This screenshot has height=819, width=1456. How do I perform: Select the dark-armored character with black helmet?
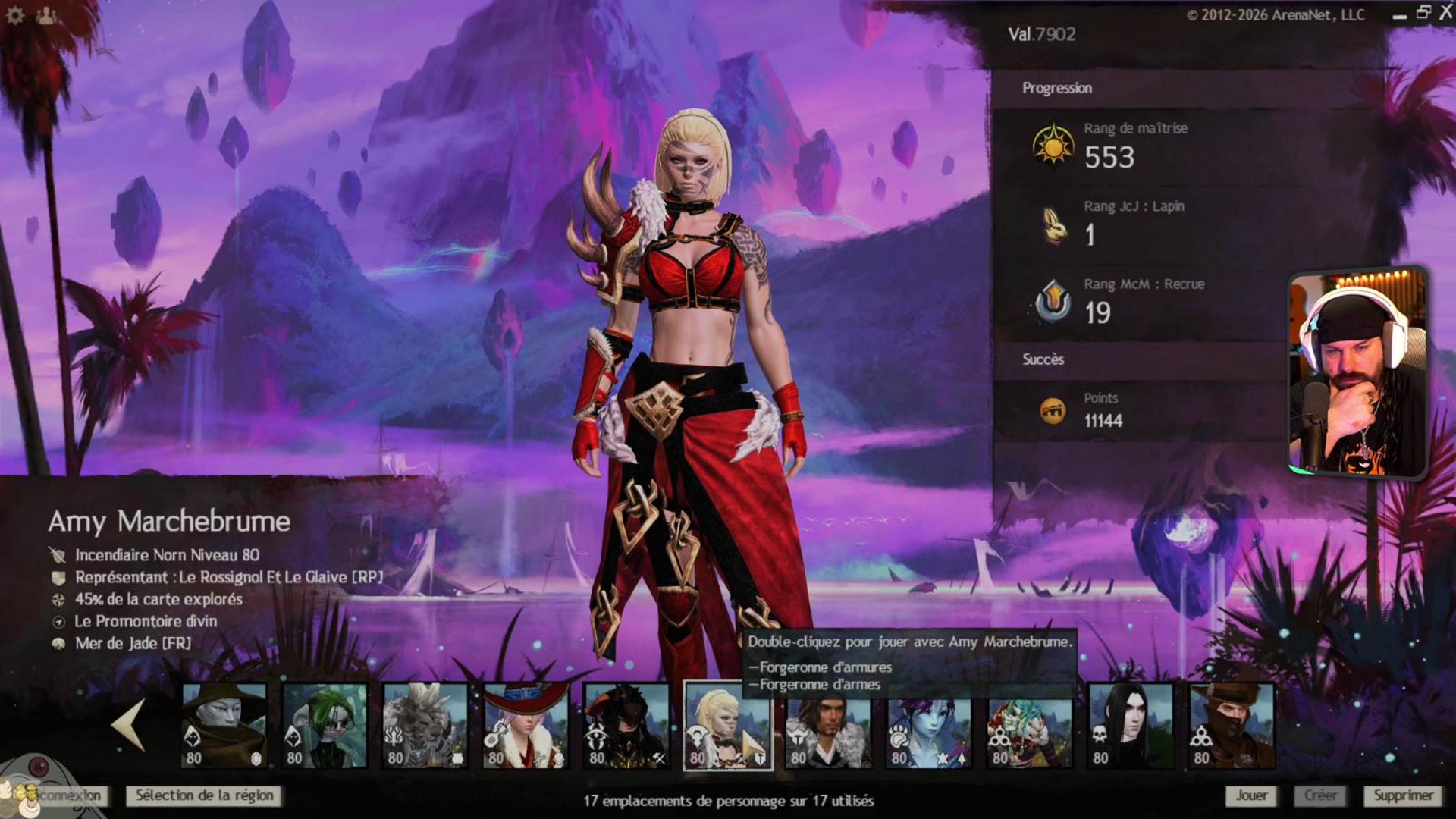click(x=627, y=726)
